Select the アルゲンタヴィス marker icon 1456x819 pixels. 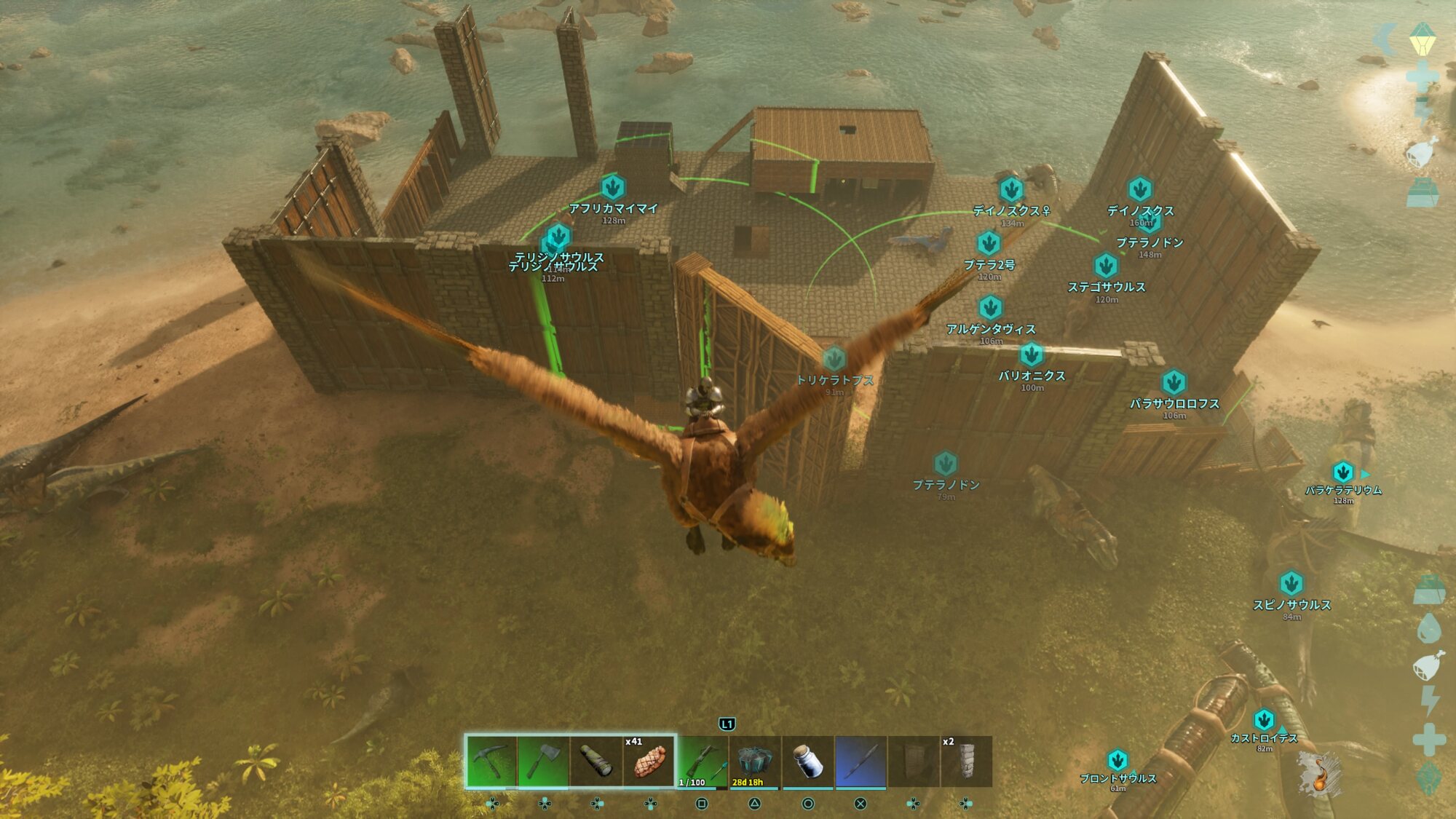coord(990,308)
